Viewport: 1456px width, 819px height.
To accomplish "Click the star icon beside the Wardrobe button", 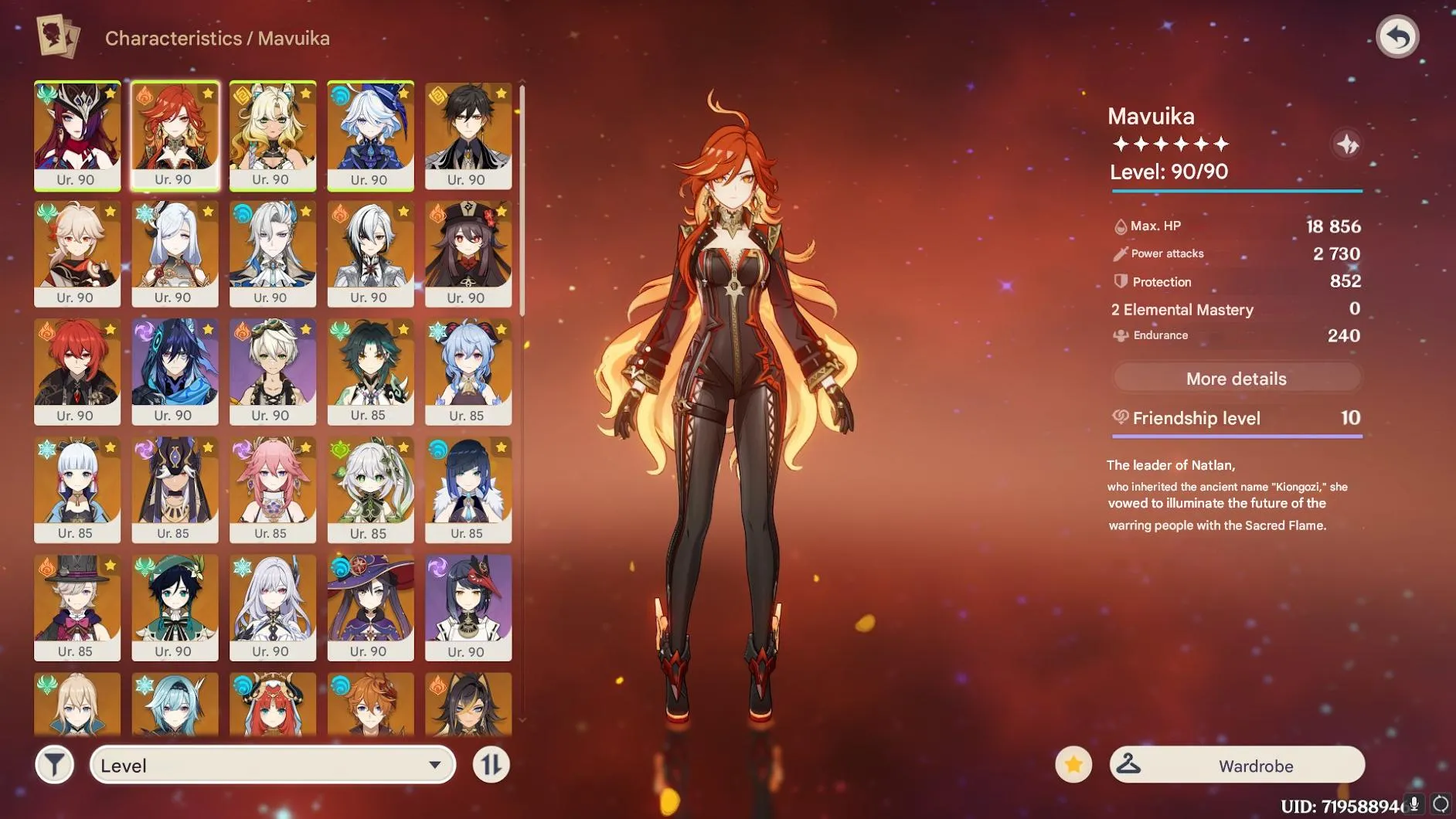I will 1073,764.
